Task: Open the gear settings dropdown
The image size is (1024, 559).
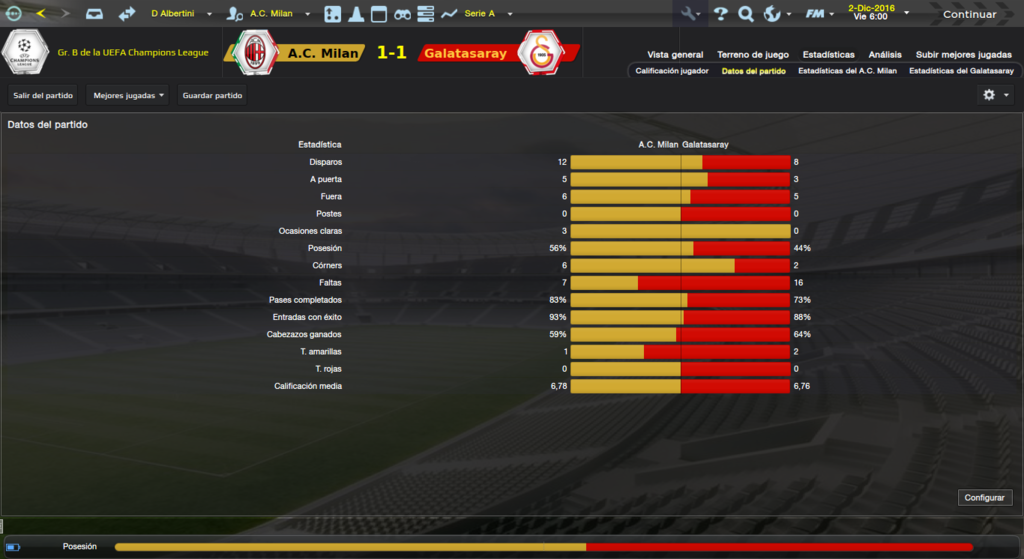Action: point(994,95)
